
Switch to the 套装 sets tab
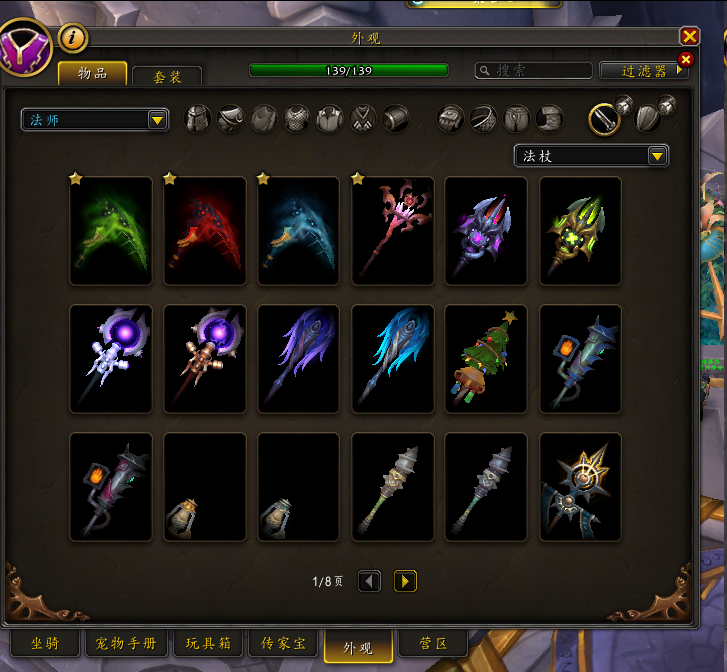pyautogui.click(x=166, y=76)
